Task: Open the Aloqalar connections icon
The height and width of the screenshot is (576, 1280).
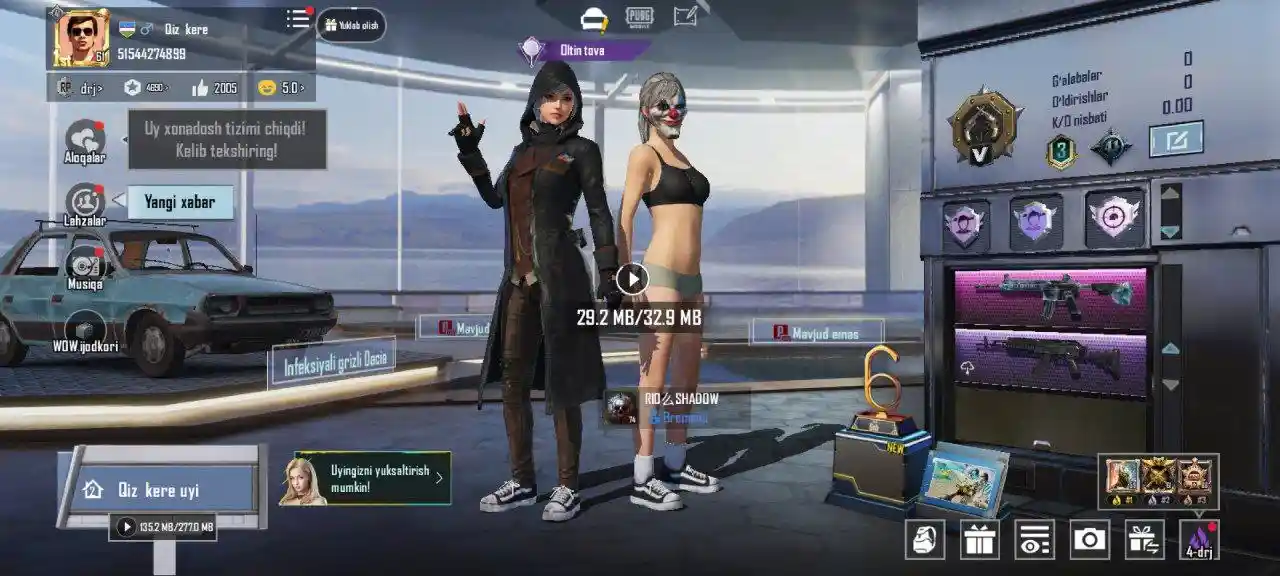Action: 85,140
